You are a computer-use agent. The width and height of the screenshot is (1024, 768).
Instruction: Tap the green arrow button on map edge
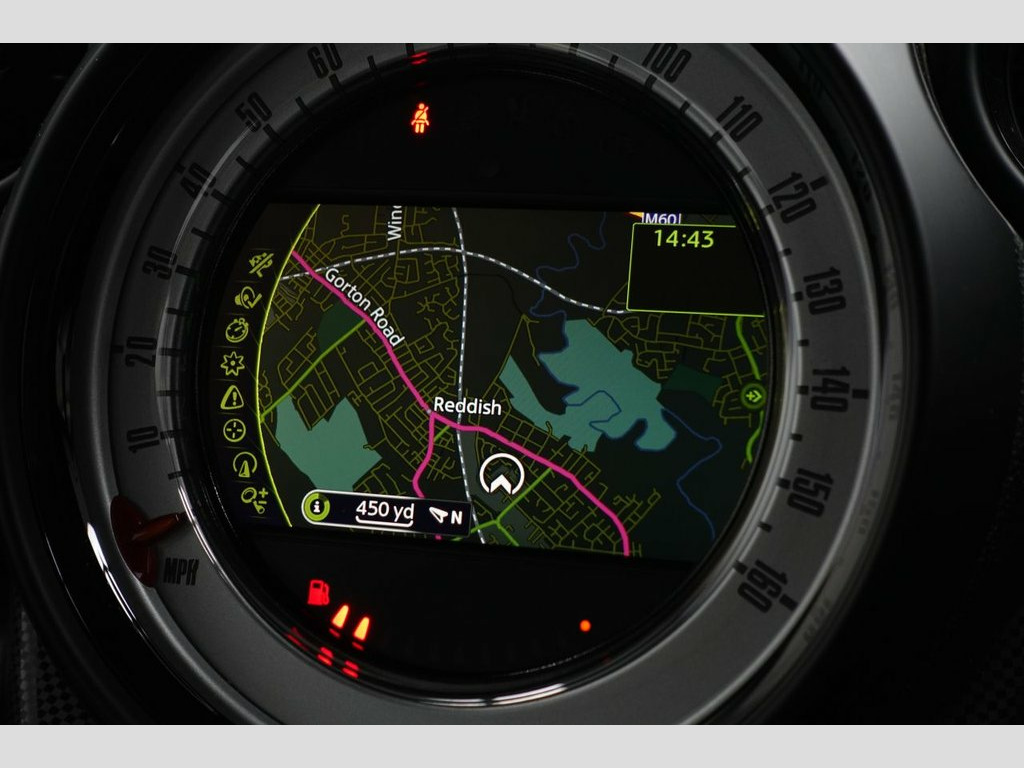pyautogui.click(x=753, y=396)
